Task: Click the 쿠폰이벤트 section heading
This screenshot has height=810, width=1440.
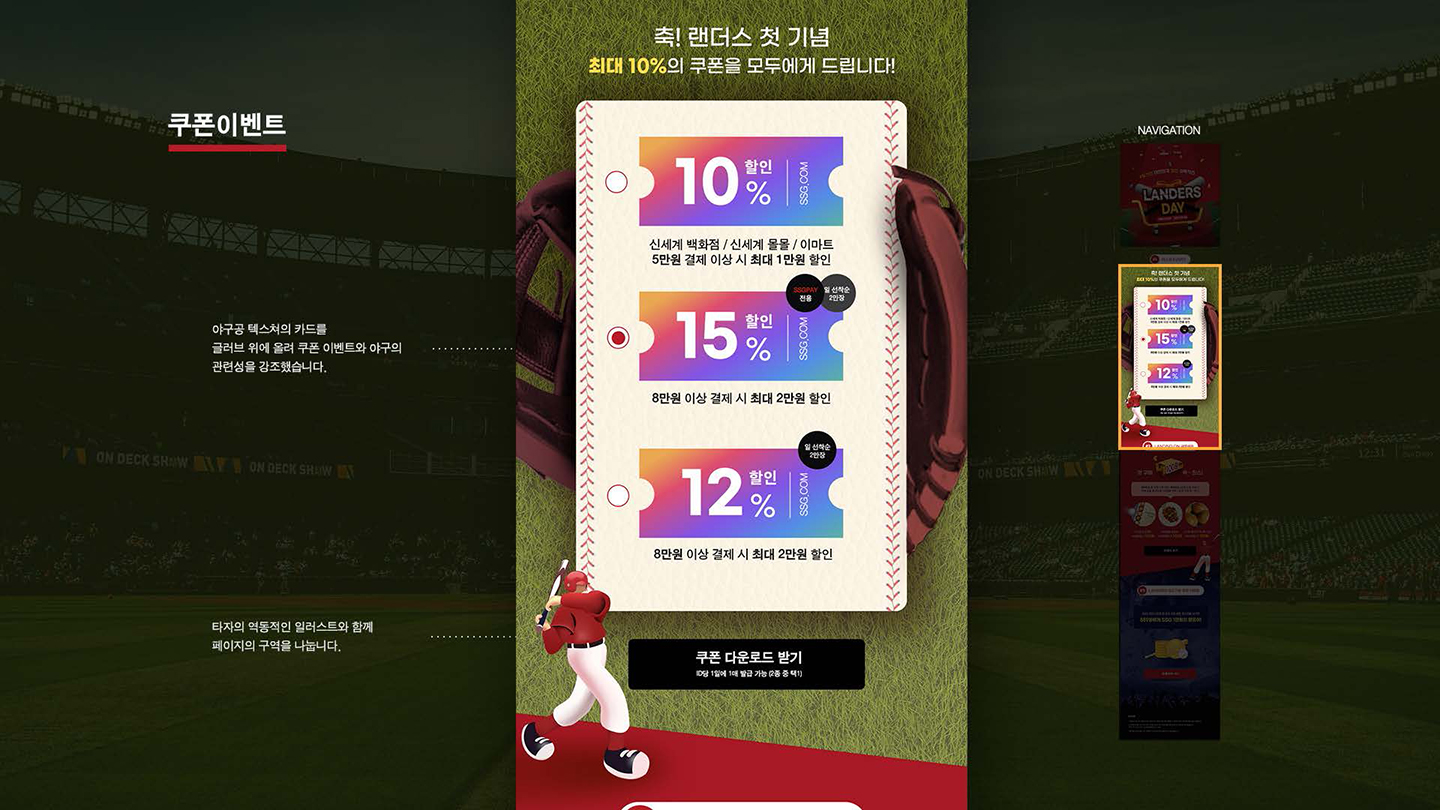Action: [x=225, y=125]
